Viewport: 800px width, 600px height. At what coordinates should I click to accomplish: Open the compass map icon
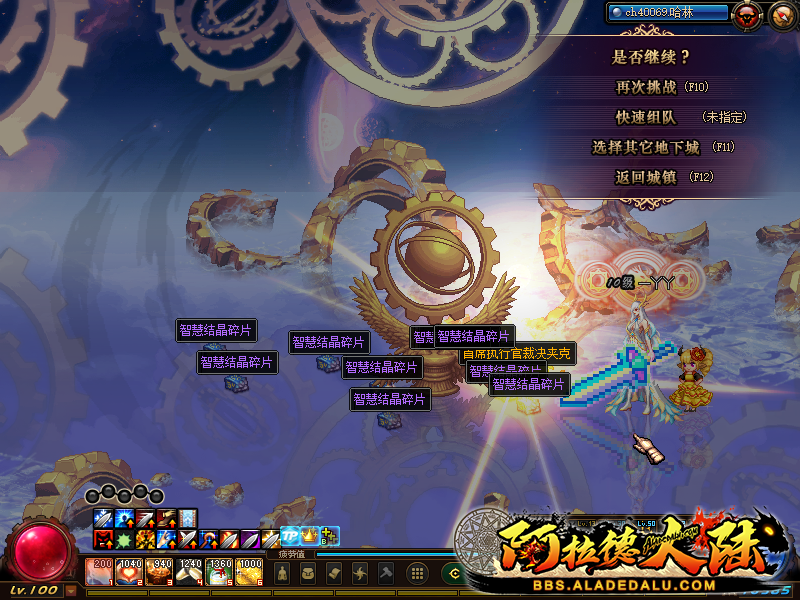[x=781, y=14]
